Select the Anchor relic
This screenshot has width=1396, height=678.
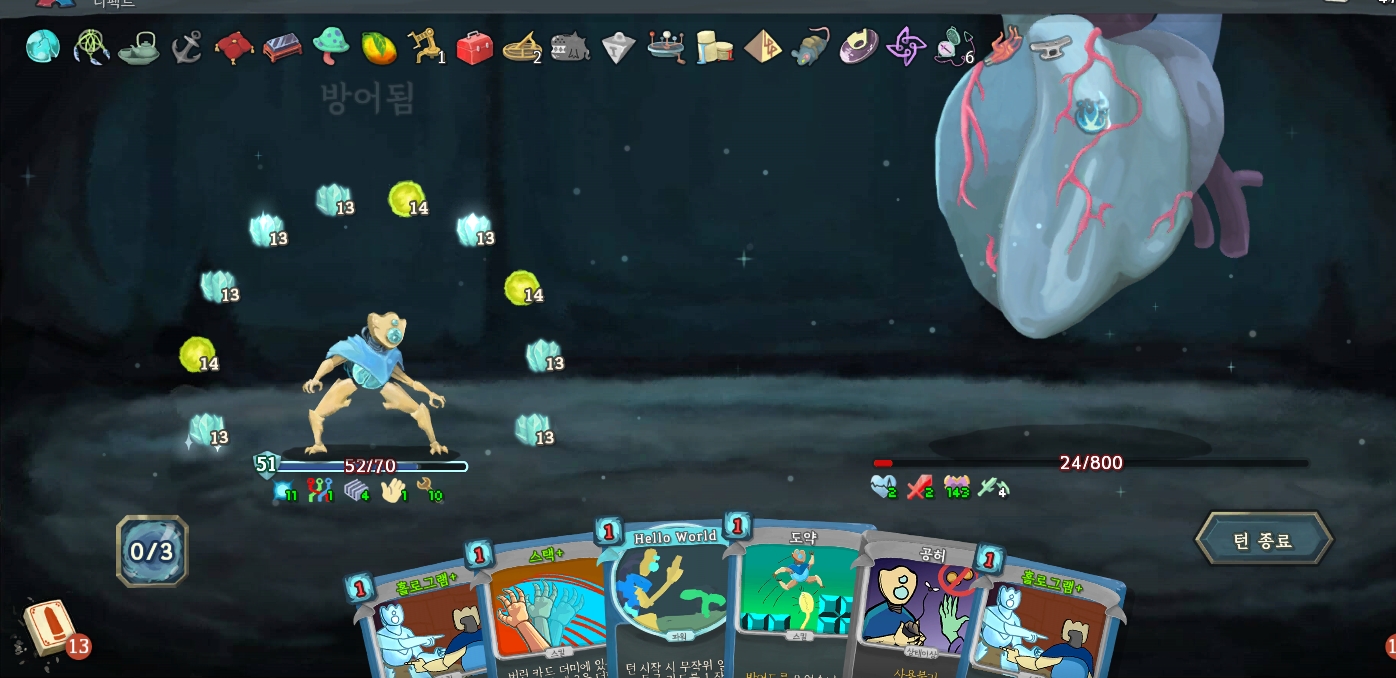pyautogui.click(x=186, y=47)
